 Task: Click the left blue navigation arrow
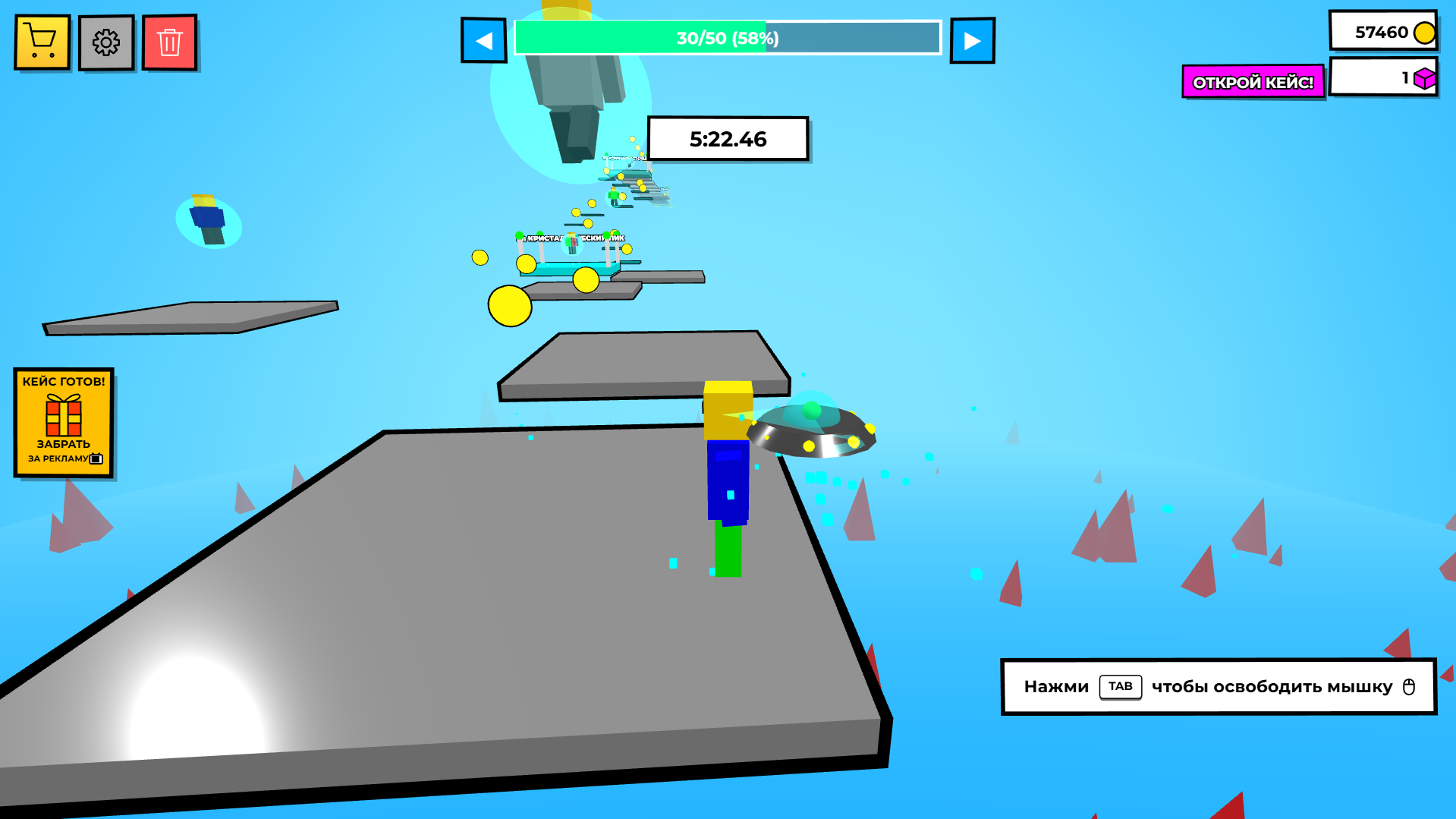[x=484, y=40]
